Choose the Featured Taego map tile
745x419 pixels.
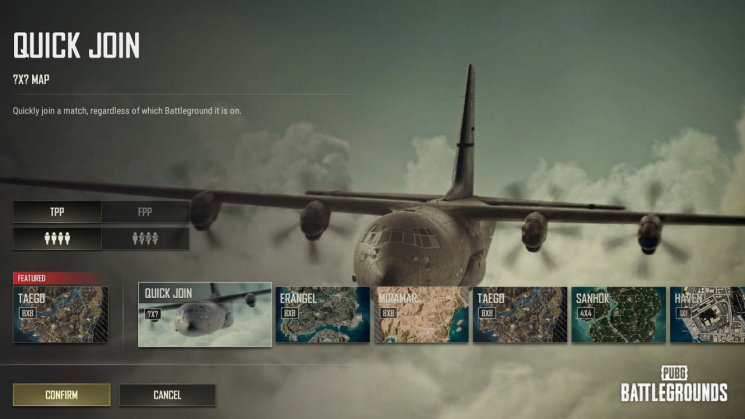(x=61, y=314)
